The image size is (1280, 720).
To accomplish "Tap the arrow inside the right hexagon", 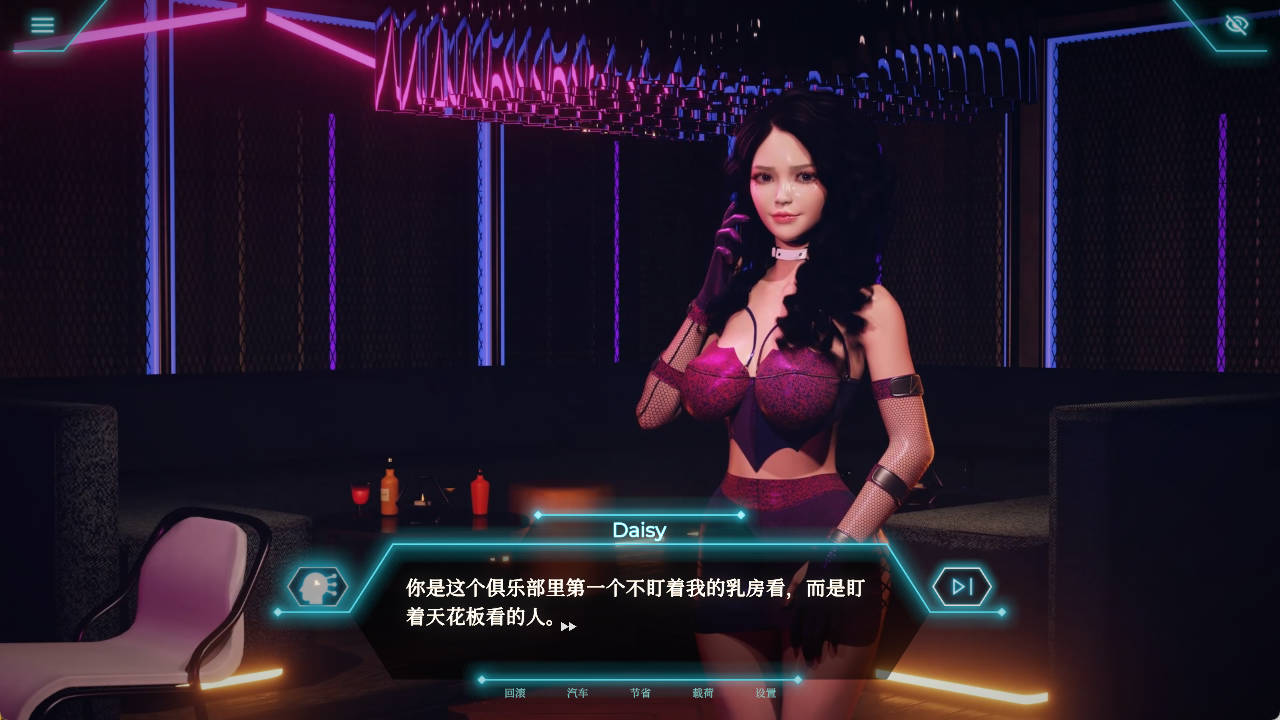I will tap(963, 587).
